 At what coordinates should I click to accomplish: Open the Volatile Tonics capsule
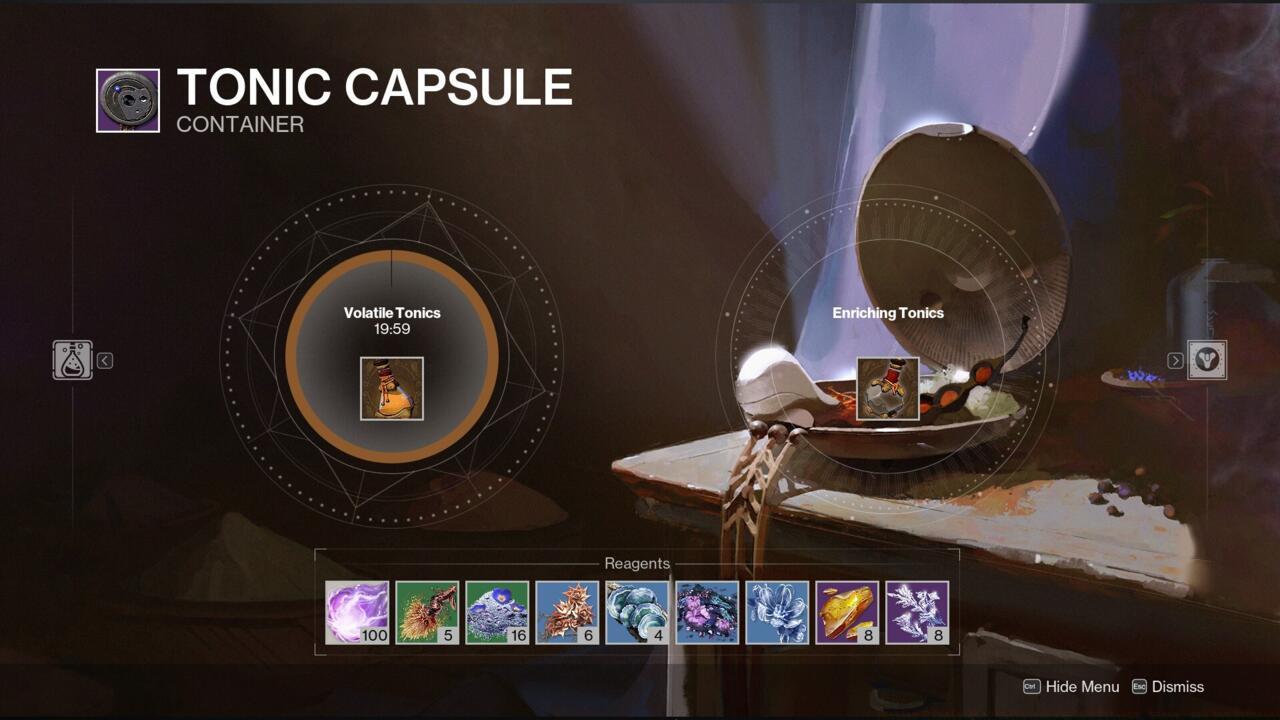click(x=391, y=388)
